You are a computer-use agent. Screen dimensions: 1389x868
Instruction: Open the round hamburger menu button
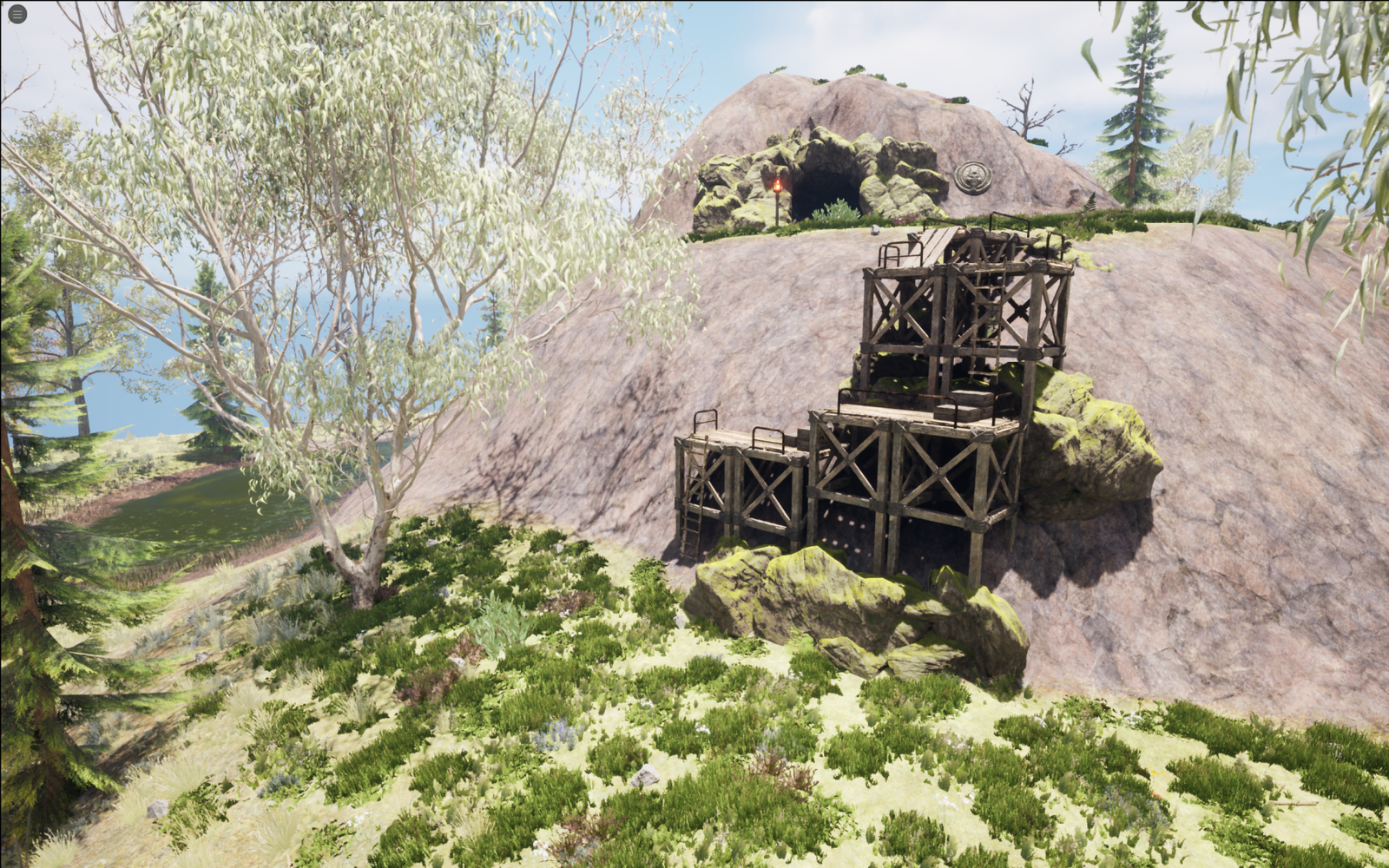pyautogui.click(x=16, y=14)
